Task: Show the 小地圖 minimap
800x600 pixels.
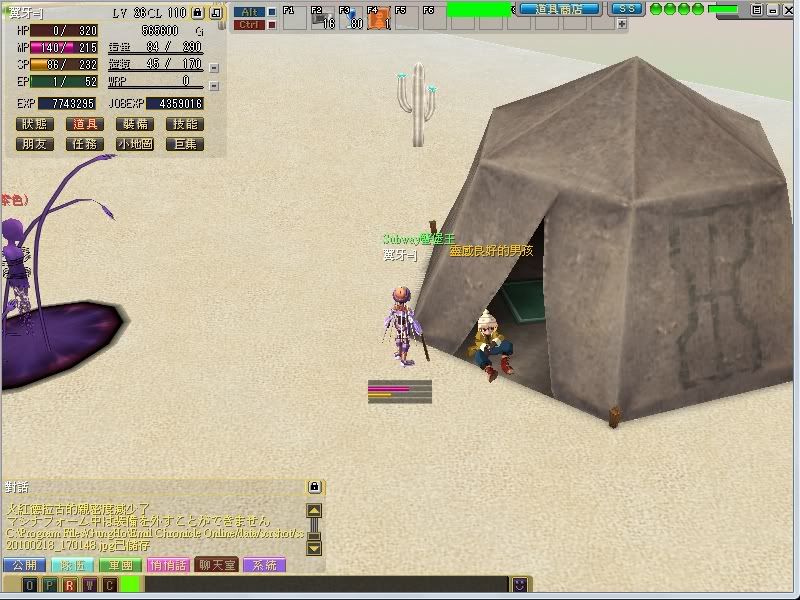Action: click(135, 144)
